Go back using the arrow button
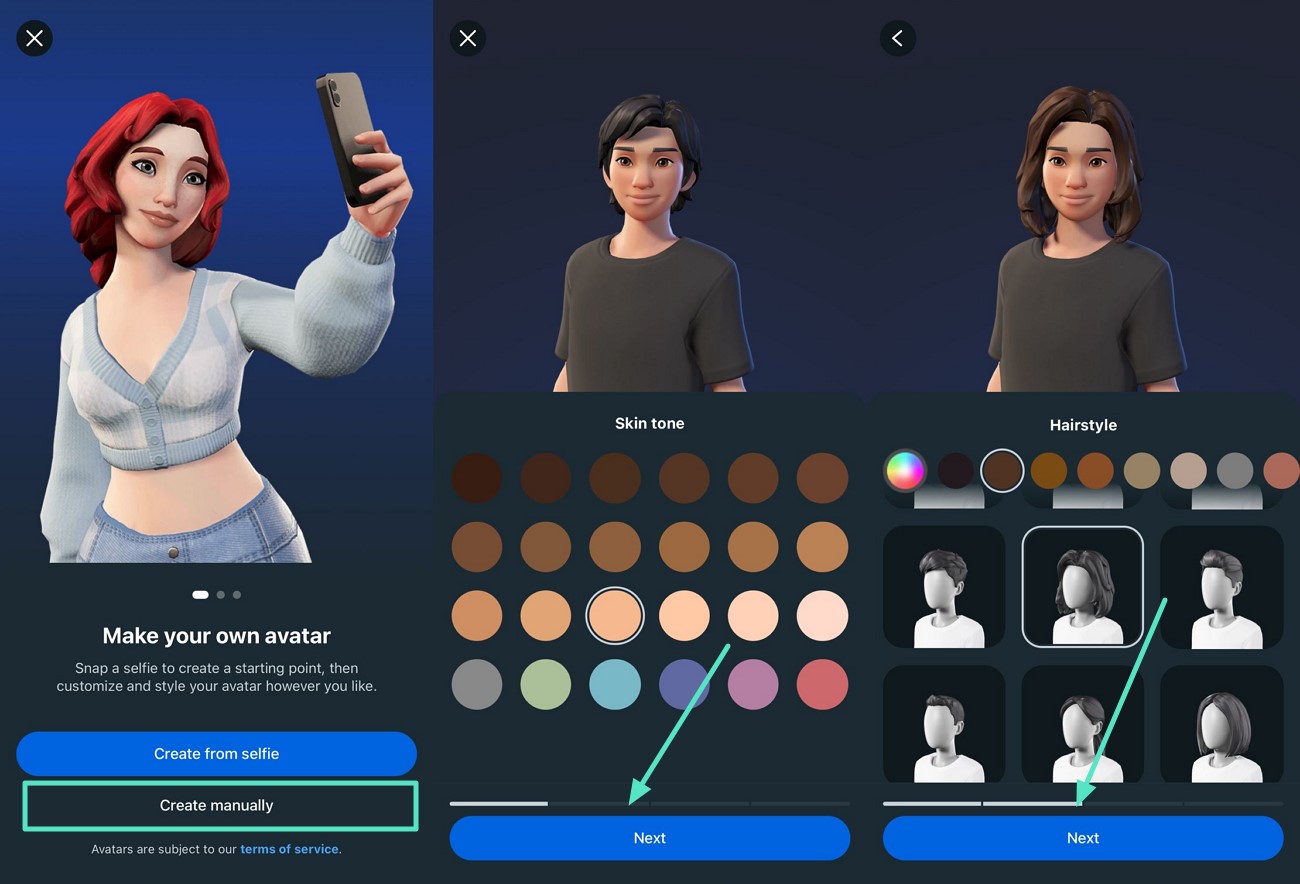This screenshot has width=1300, height=884. click(x=897, y=38)
